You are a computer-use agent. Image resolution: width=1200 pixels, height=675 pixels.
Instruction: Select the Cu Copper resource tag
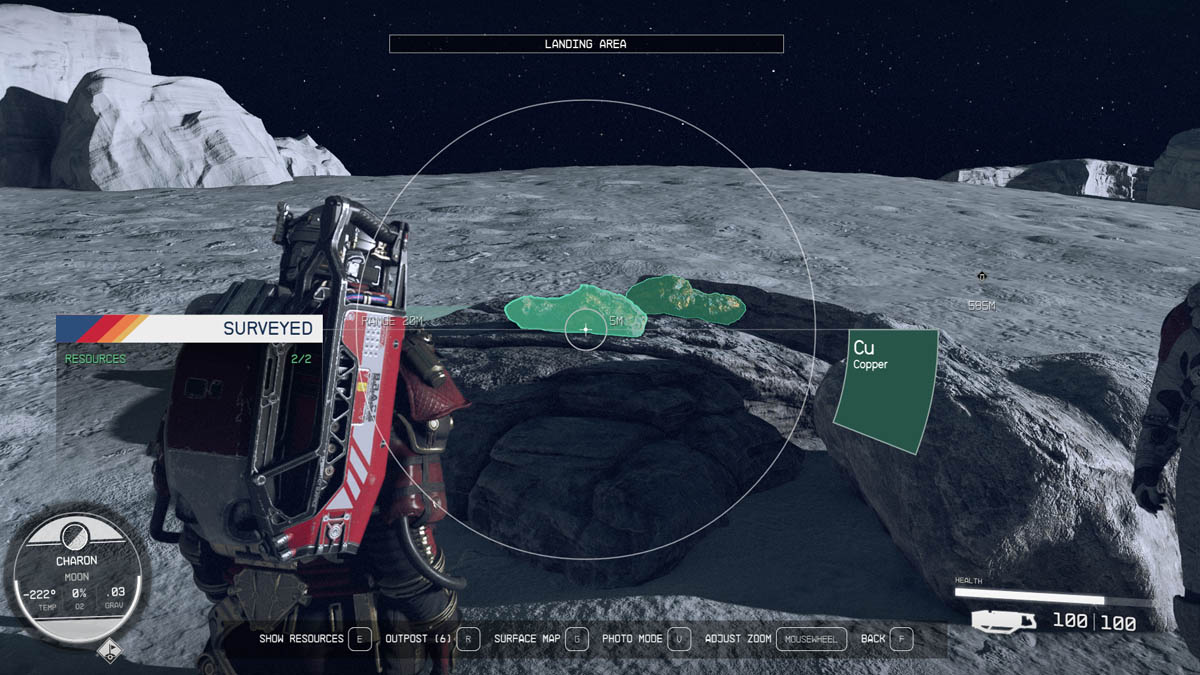[x=886, y=390]
